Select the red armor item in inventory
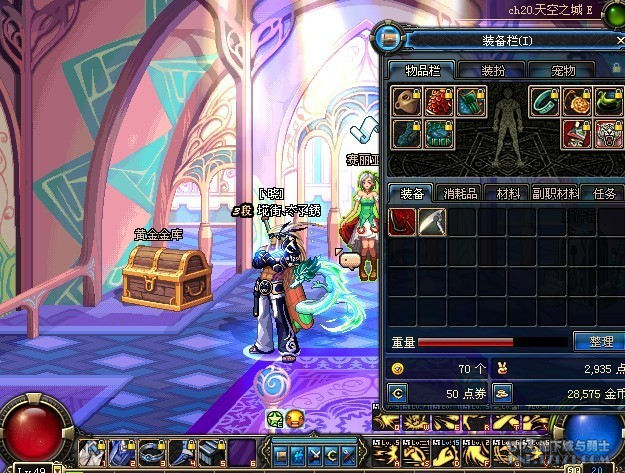 tap(402, 221)
